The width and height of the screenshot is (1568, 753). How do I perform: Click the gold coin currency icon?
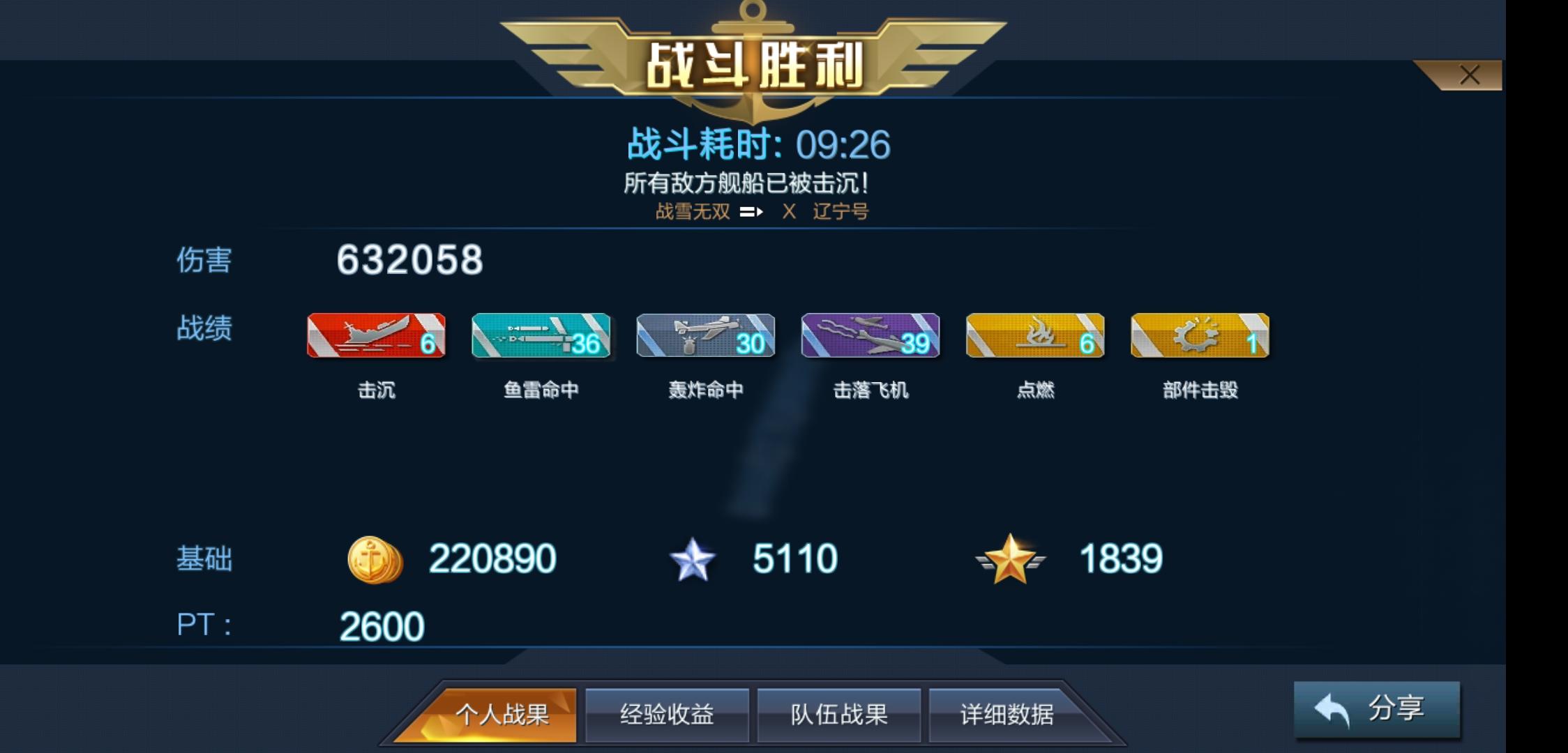pyautogui.click(x=375, y=558)
